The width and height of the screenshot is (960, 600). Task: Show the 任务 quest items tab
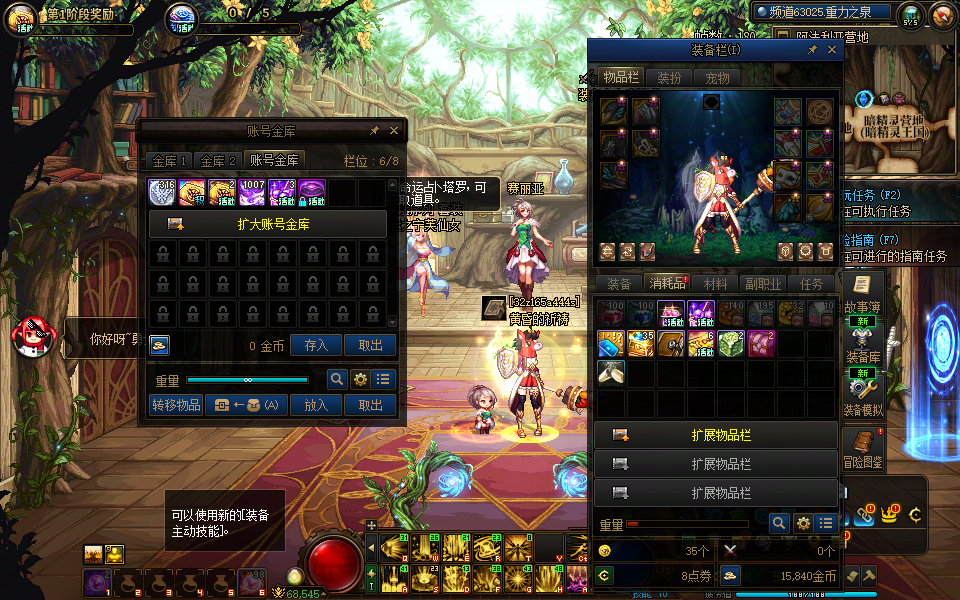point(811,284)
